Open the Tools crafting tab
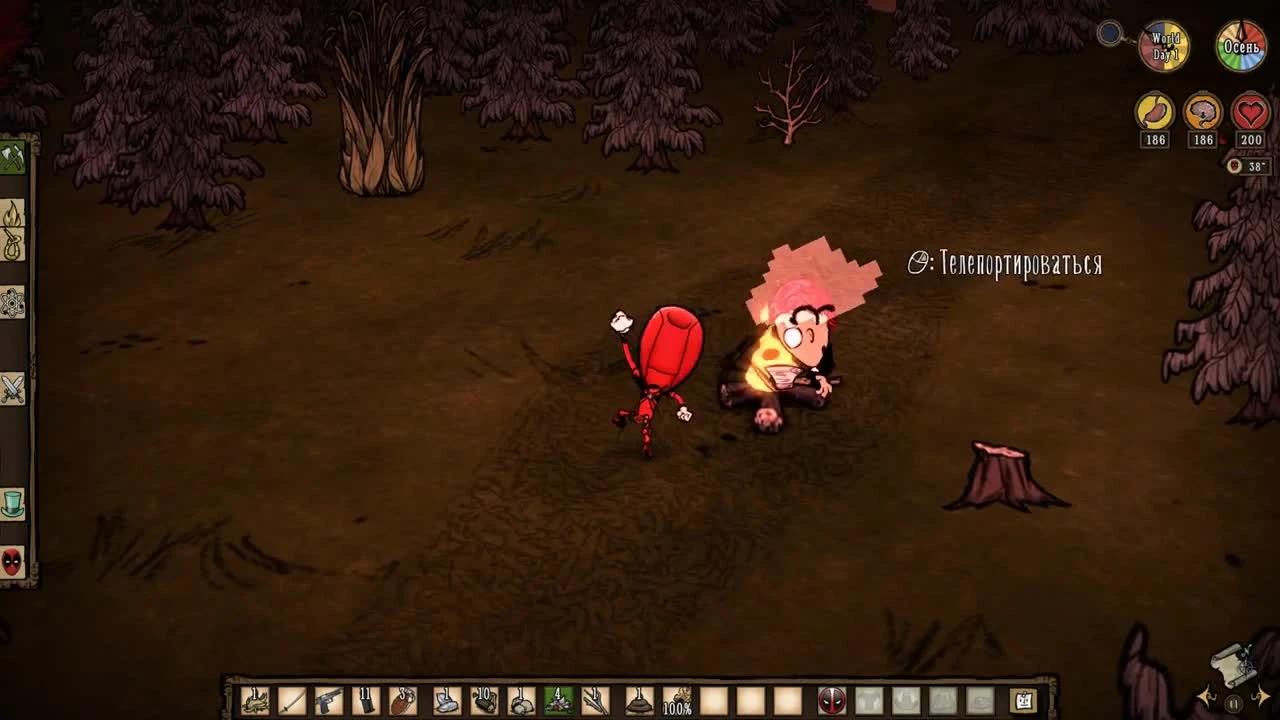The image size is (1280, 720). click(15, 155)
